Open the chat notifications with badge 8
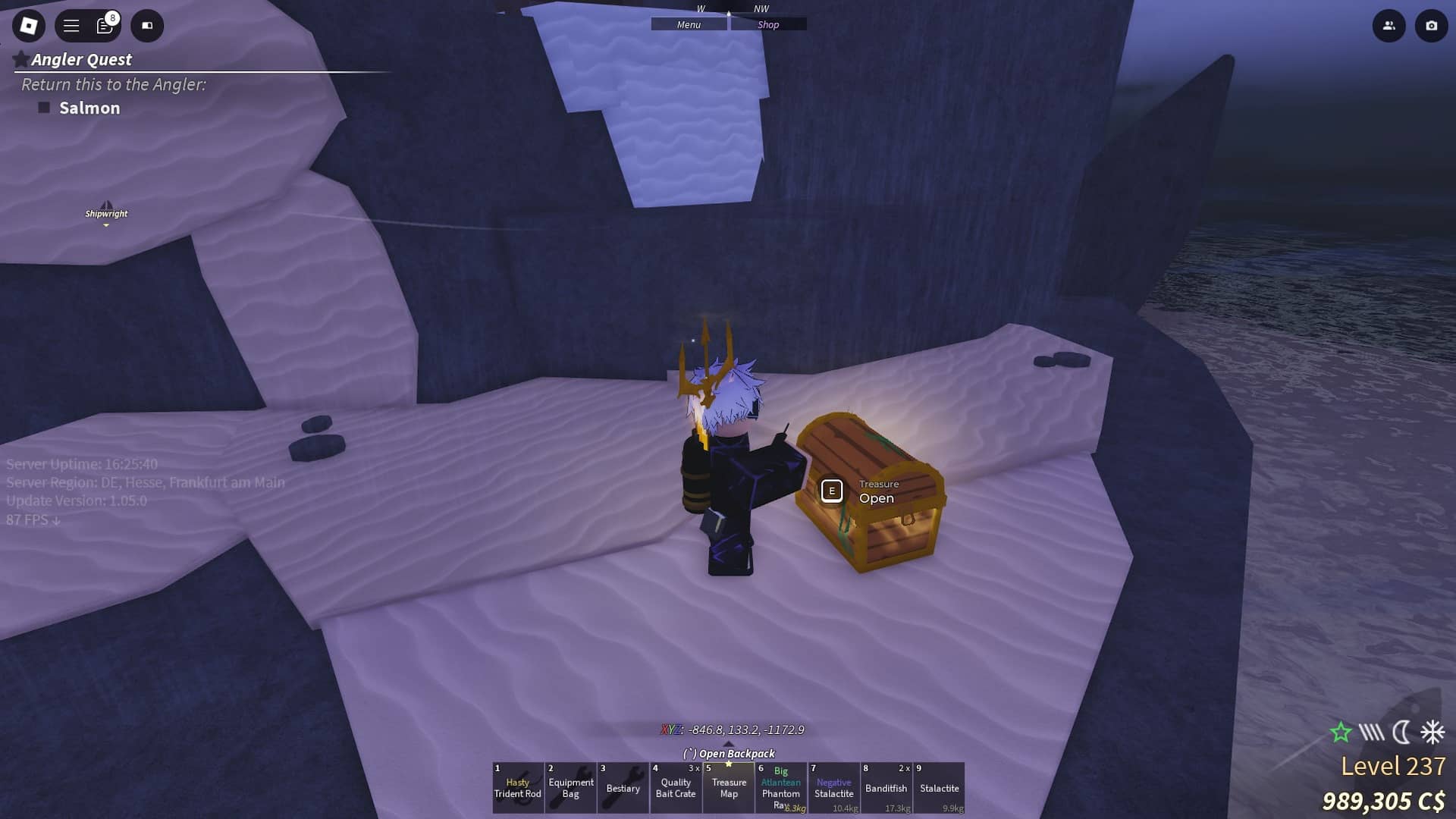 [104, 25]
